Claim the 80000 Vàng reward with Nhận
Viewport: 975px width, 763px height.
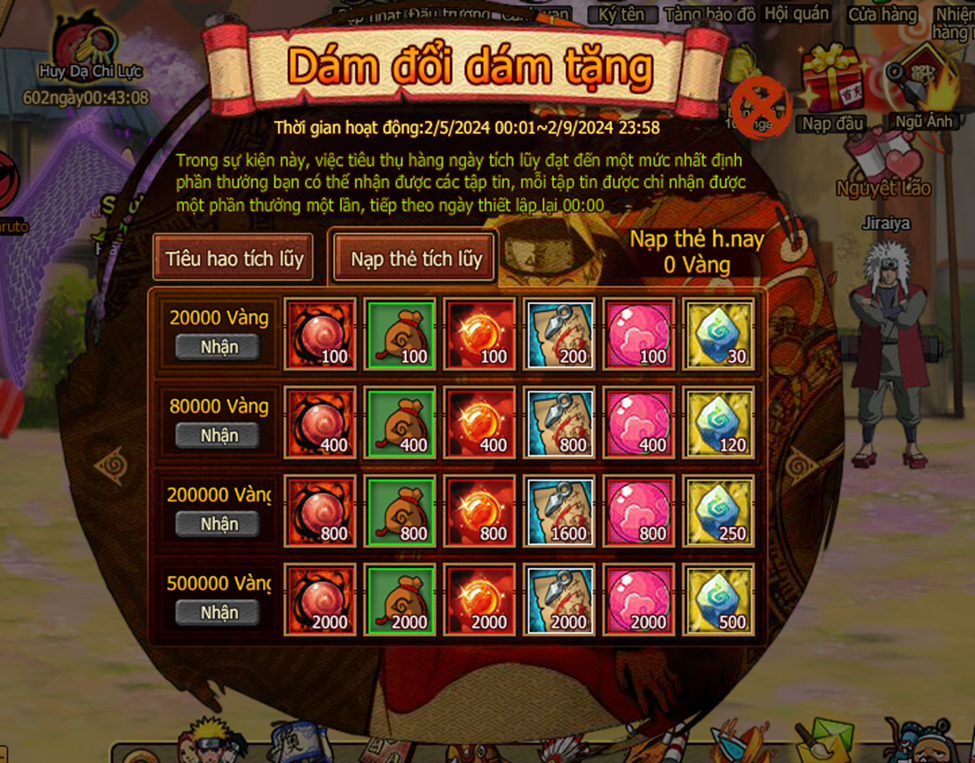(x=218, y=435)
